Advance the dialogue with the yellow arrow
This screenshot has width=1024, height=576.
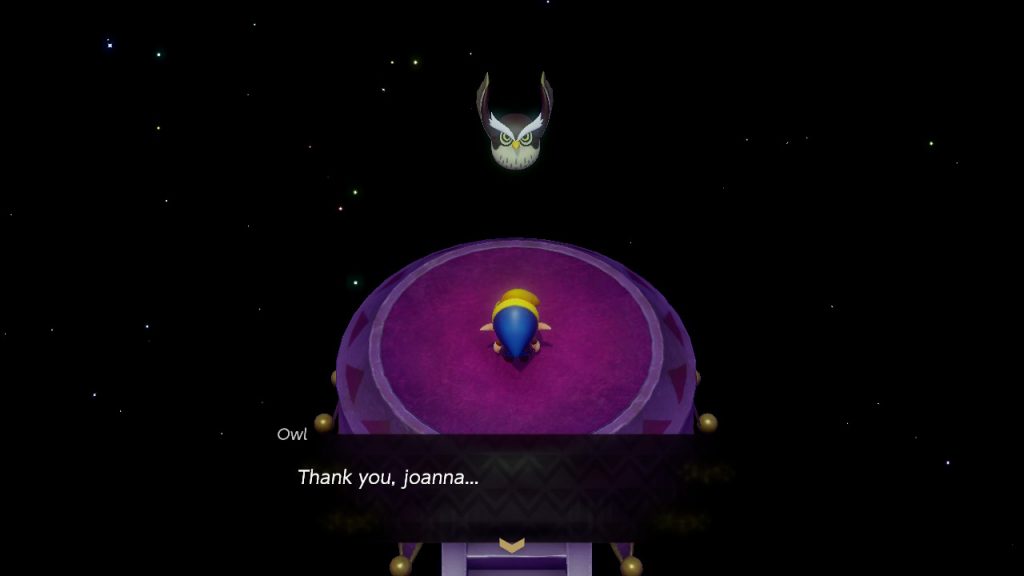click(511, 545)
